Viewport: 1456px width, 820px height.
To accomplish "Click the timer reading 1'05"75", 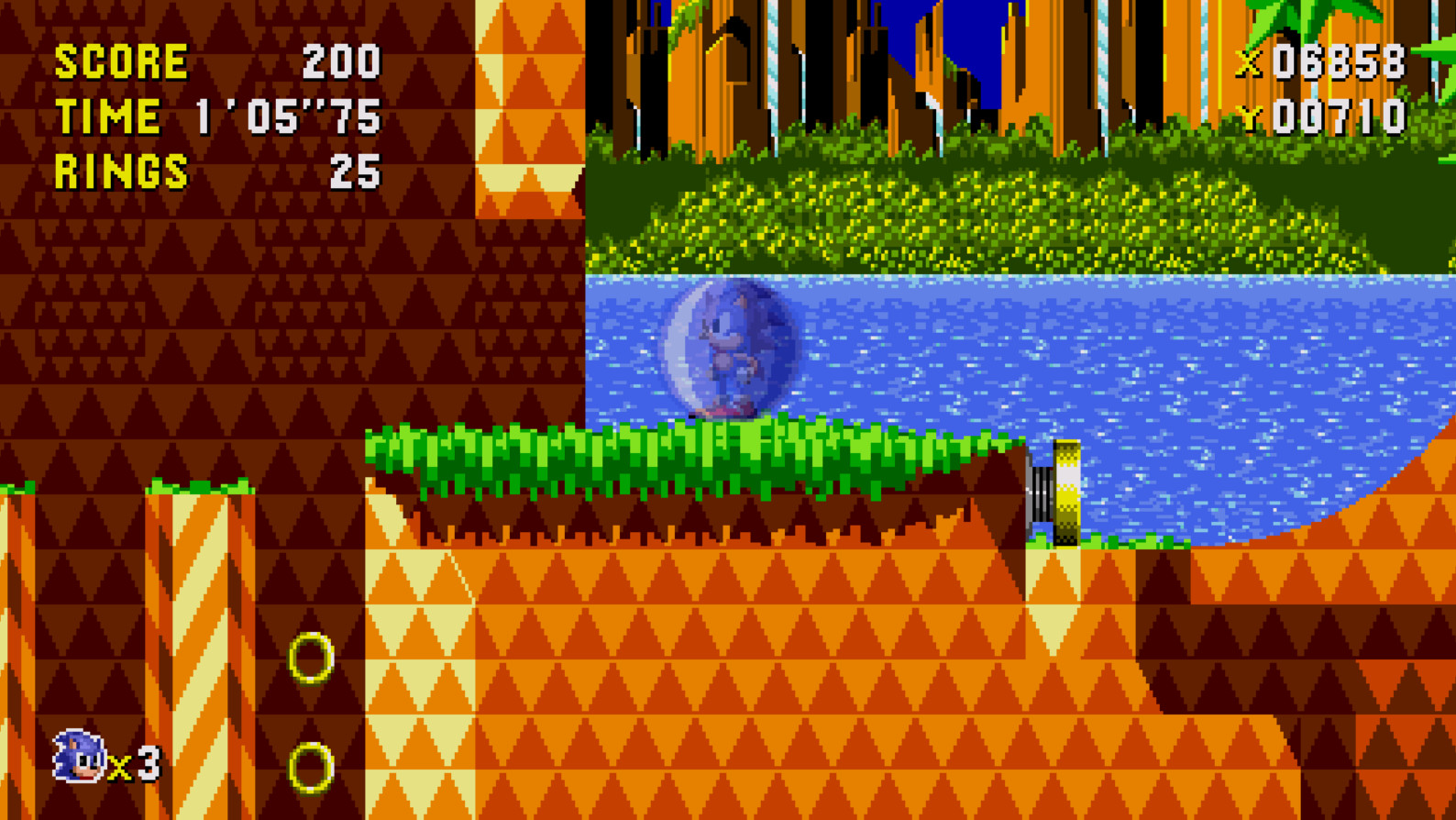I will pos(288,116).
